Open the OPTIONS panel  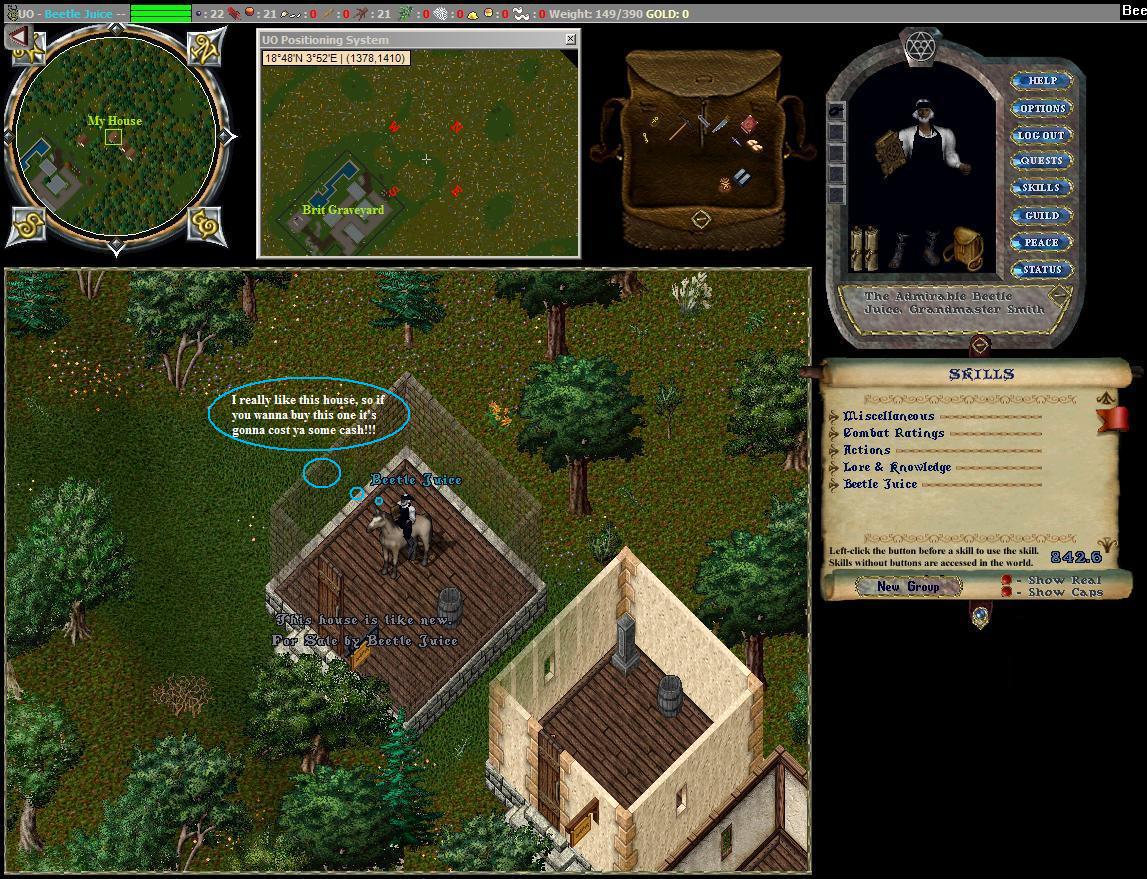coord(1041,108)
